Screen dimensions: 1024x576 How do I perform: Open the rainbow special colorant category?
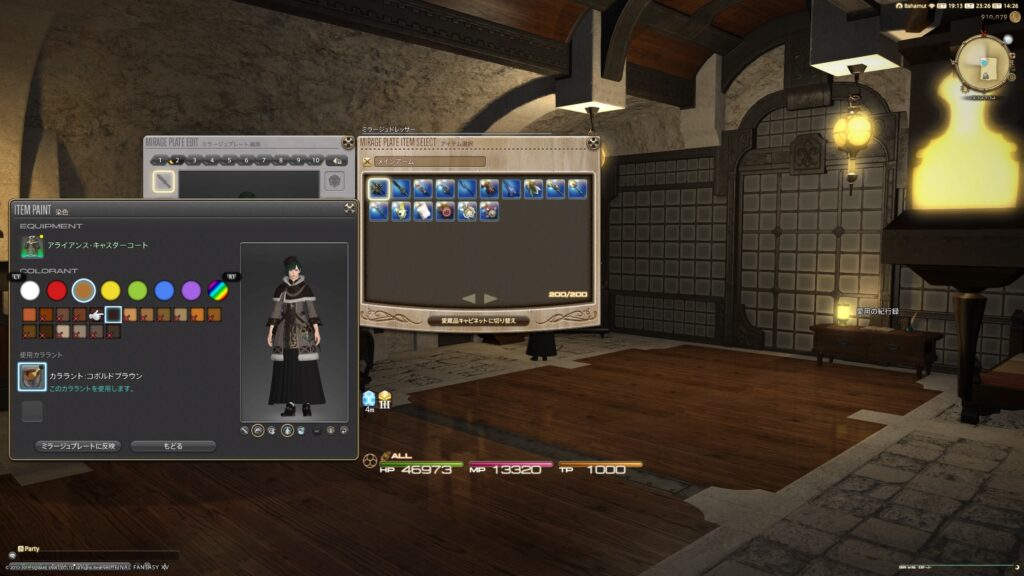pyautogui.click(x=218, y=290)
